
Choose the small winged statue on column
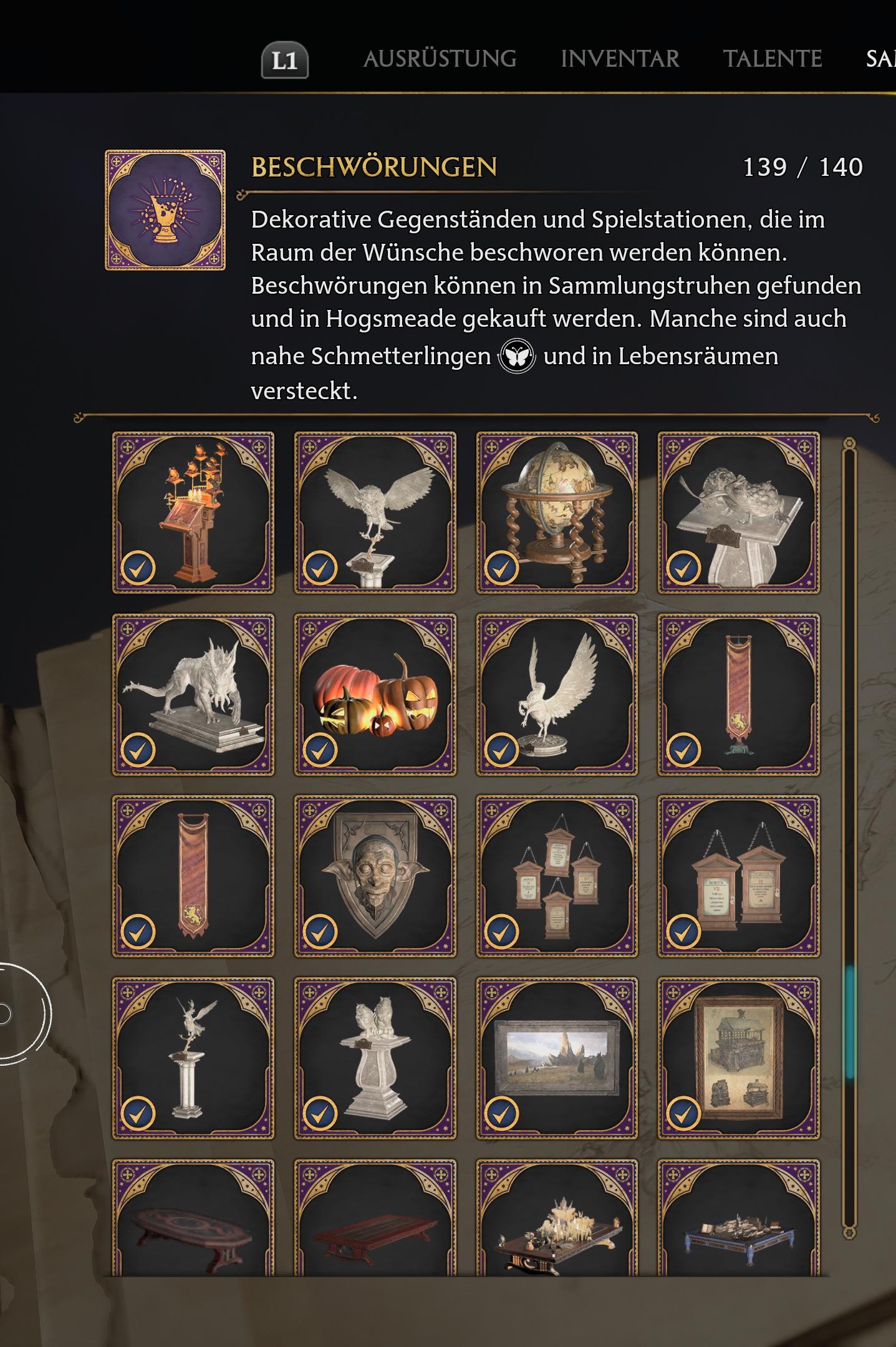click(x=193, y=1058)
